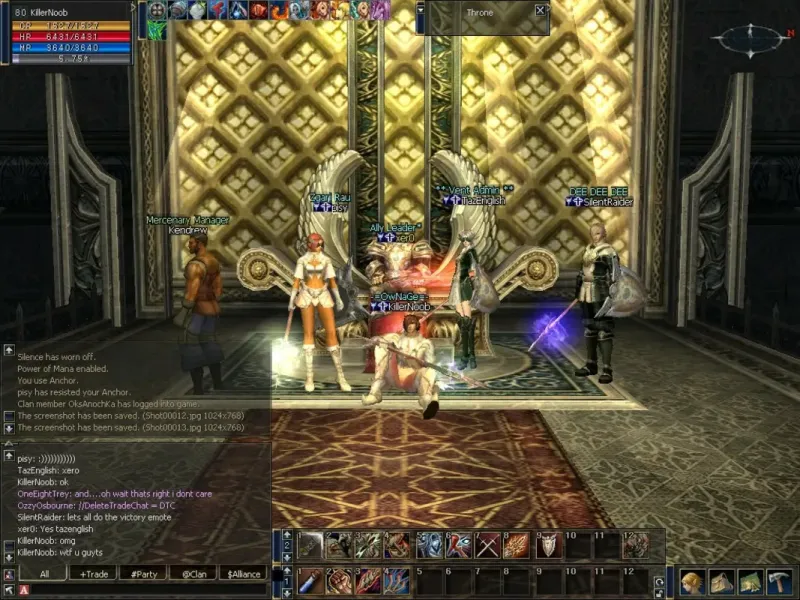This screenshot has width=800, height=600.
Task: Show the @Clan chat tab
Action: 193,574
